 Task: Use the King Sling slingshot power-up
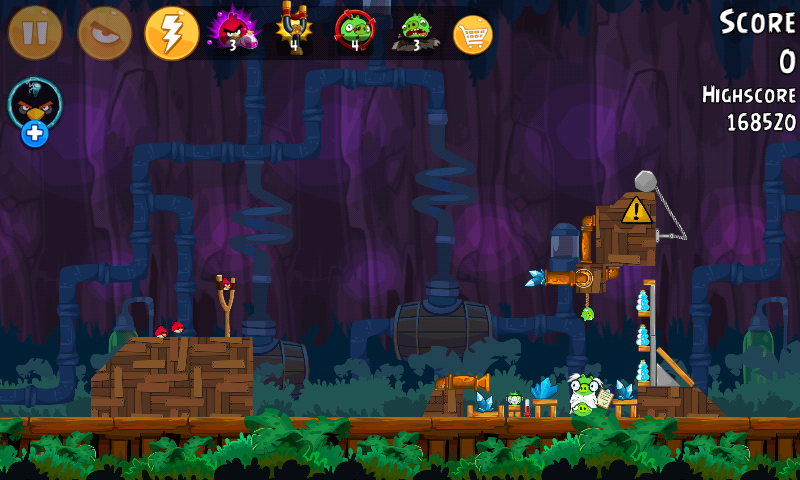click(x=294, y=31)
